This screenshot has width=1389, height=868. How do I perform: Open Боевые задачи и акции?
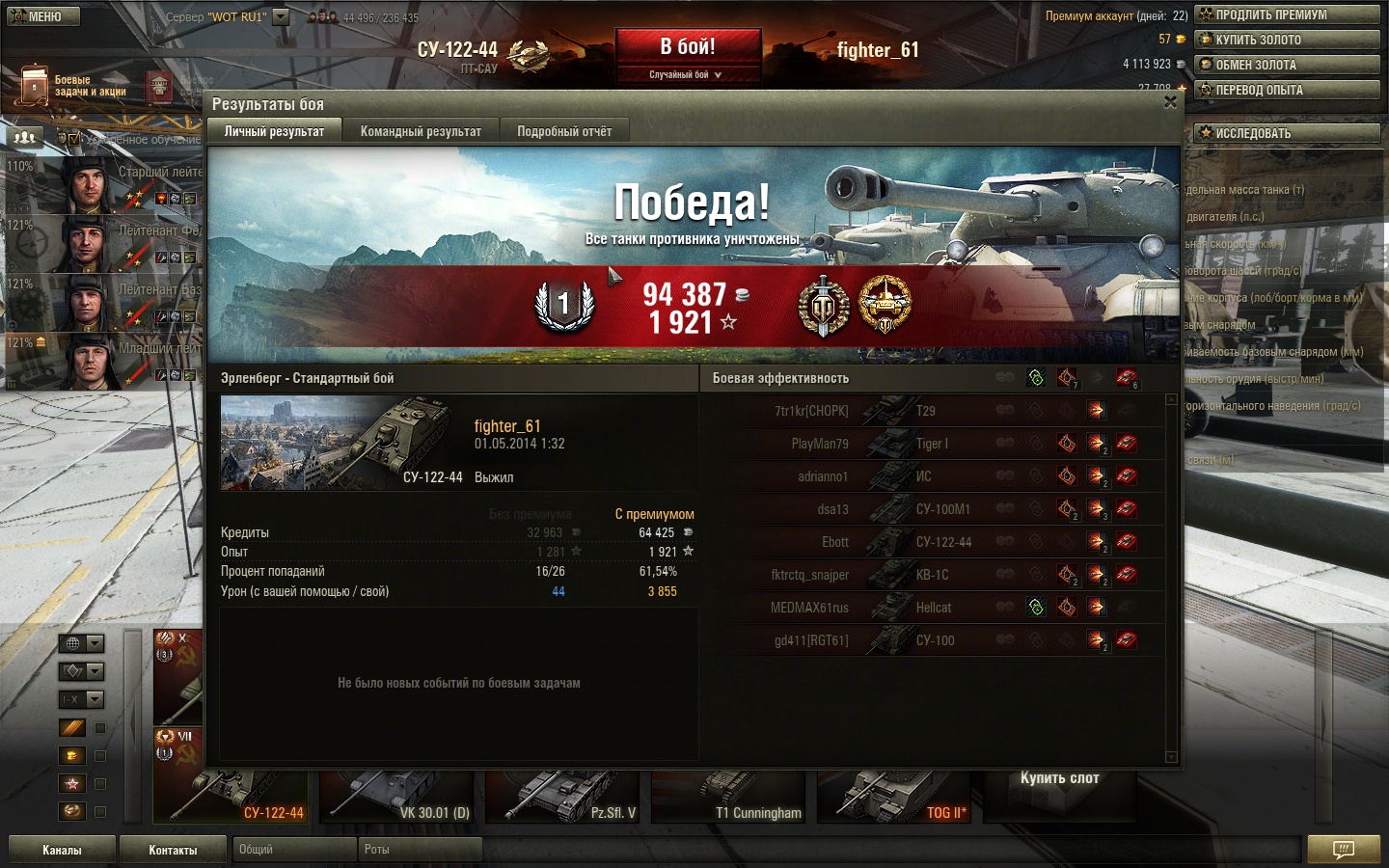pyautogui.click(x=74, y=86)
